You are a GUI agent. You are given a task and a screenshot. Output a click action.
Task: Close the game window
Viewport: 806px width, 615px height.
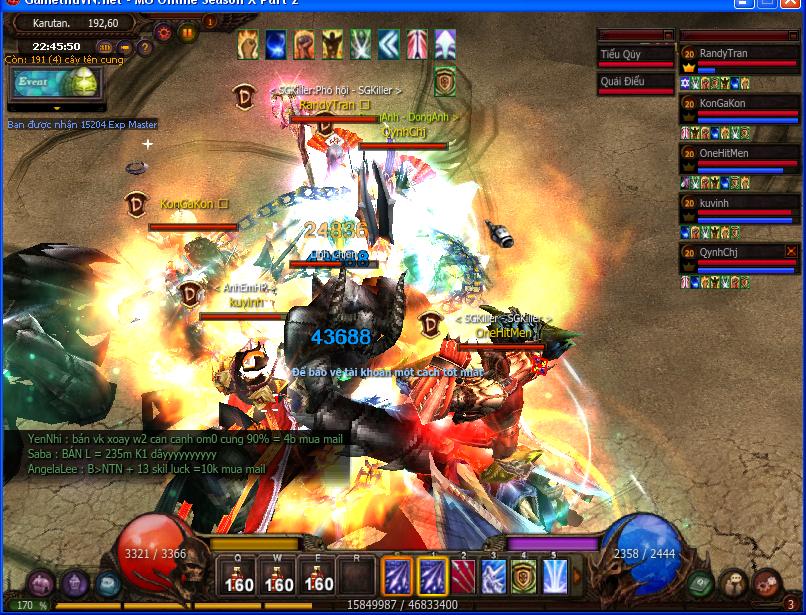(791, 4)
